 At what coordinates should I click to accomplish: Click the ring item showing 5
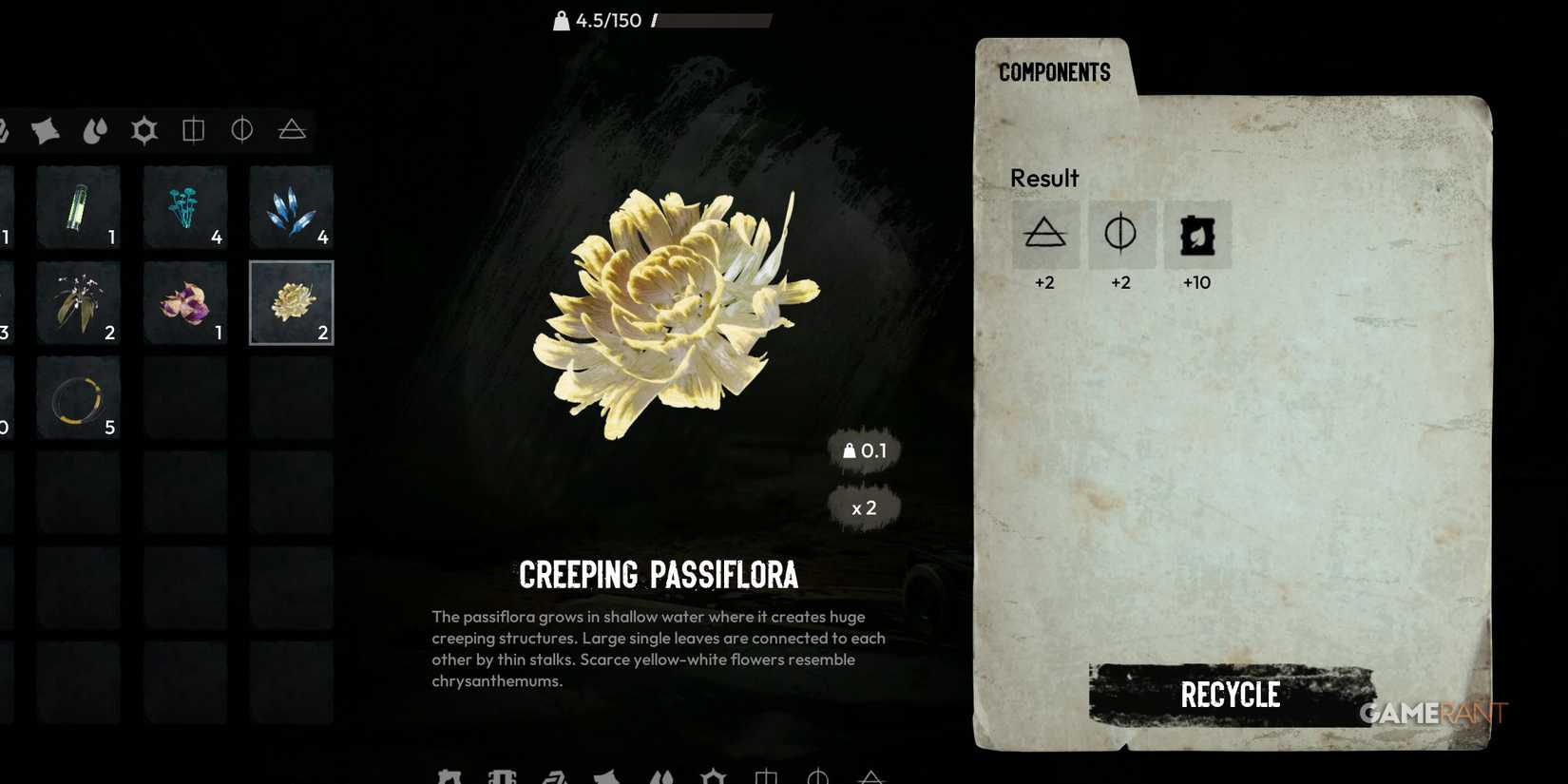78,397
